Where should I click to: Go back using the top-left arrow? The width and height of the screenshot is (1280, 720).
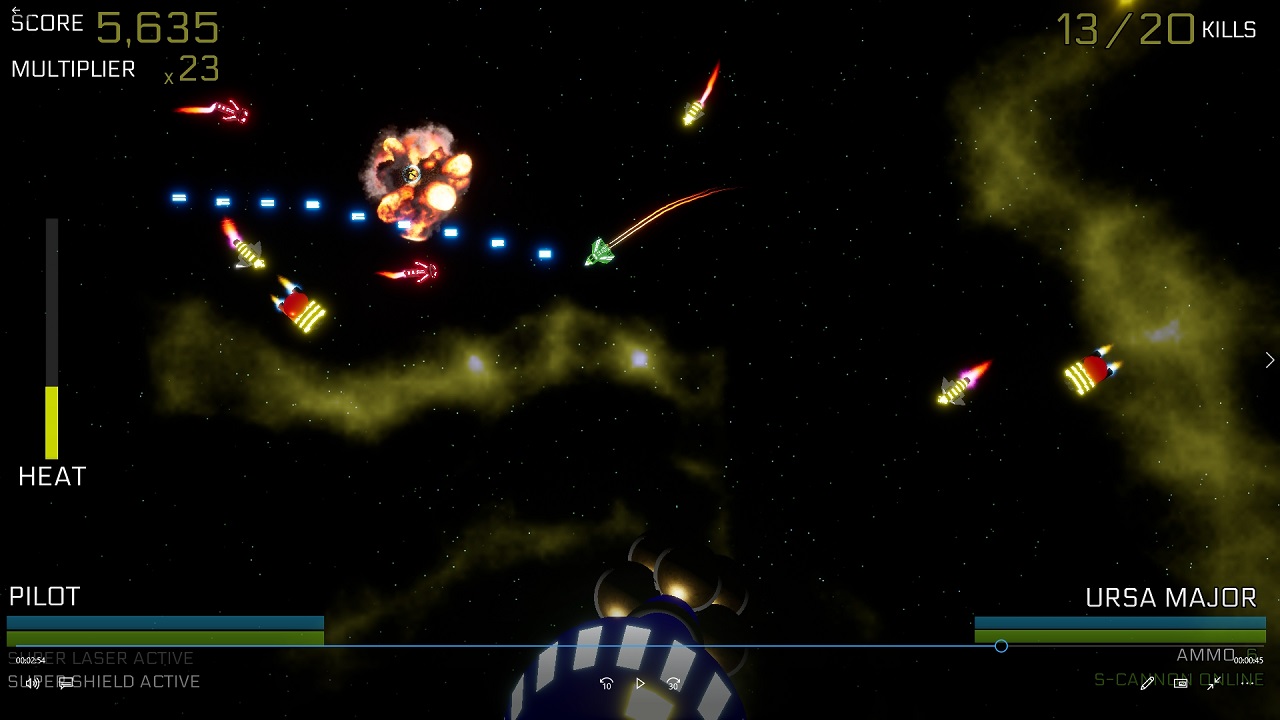16,10
